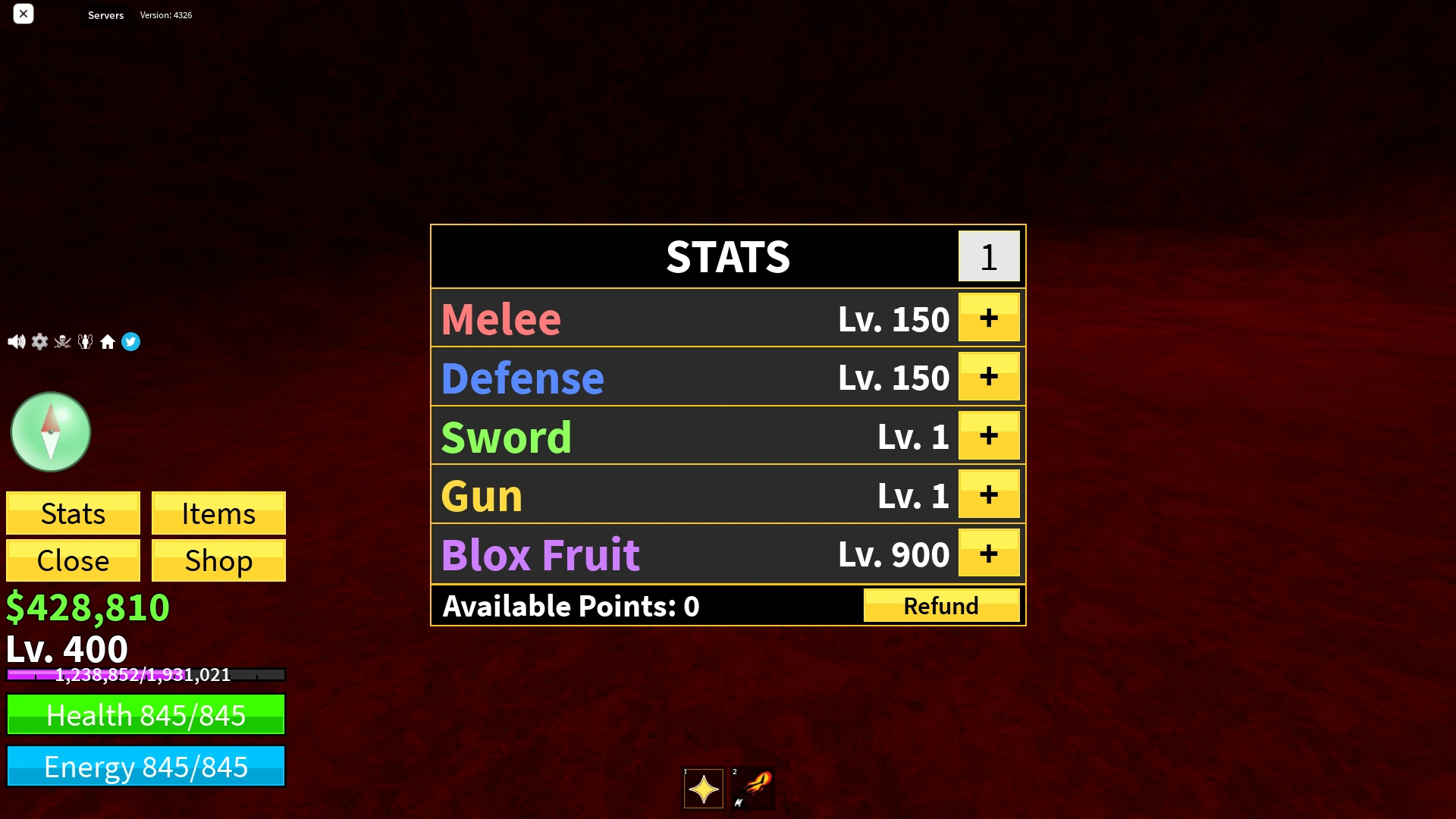
Task: Click Close to dismiss the stats window
Action: pyautogui.click(x=73, y=560)
